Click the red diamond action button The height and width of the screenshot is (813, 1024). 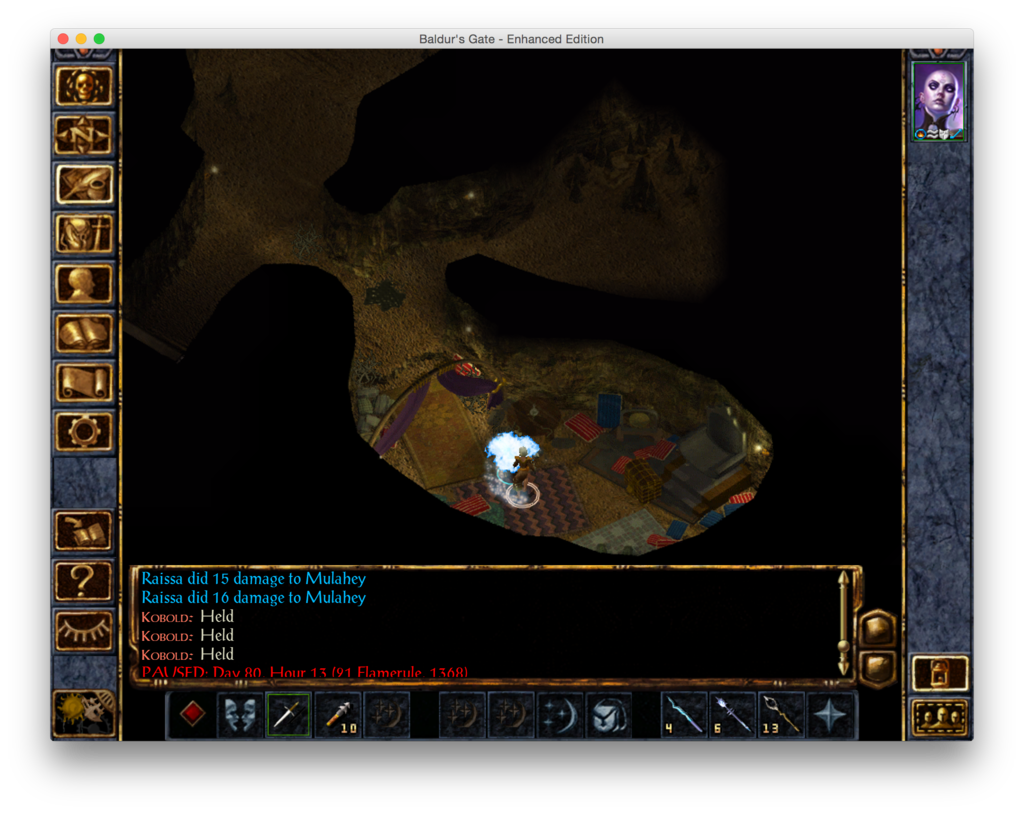(192, 714)
